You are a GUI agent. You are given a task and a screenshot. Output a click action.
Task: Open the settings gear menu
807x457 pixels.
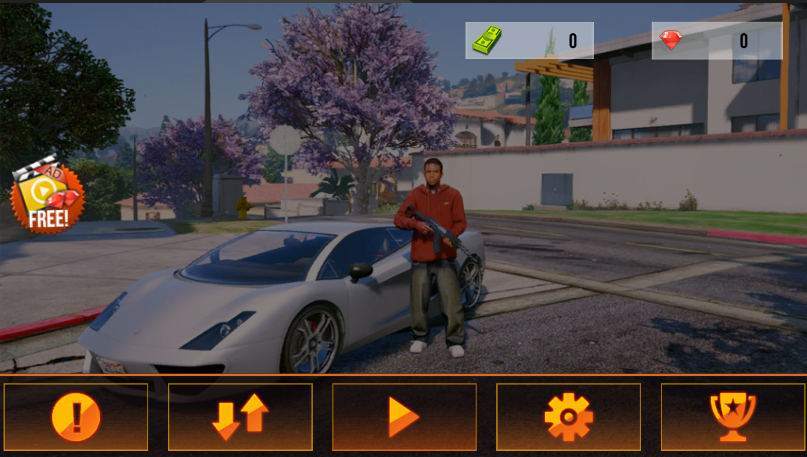pos(568,417)
